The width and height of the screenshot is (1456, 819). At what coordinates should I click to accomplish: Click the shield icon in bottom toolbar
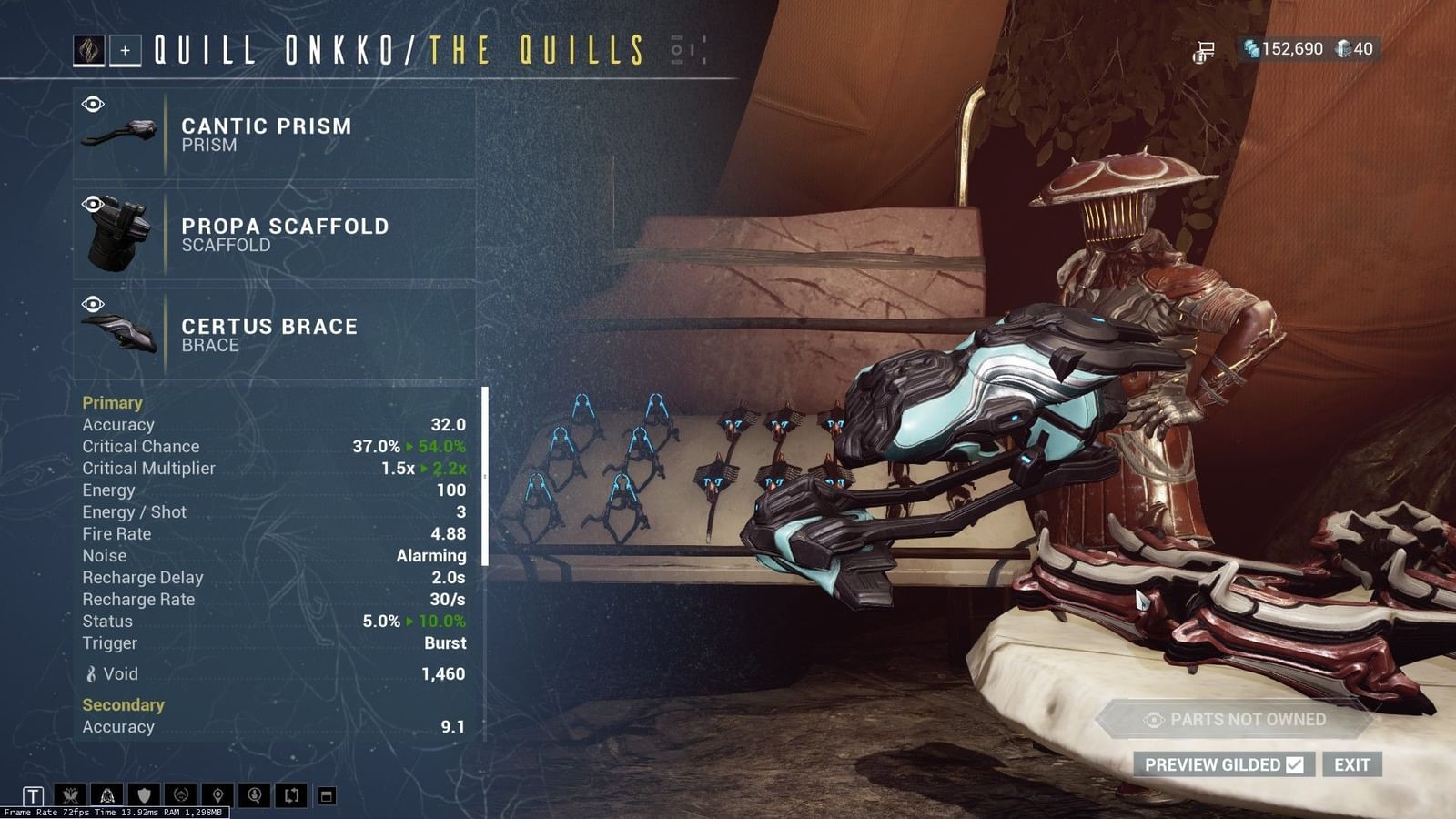(144, 794)
